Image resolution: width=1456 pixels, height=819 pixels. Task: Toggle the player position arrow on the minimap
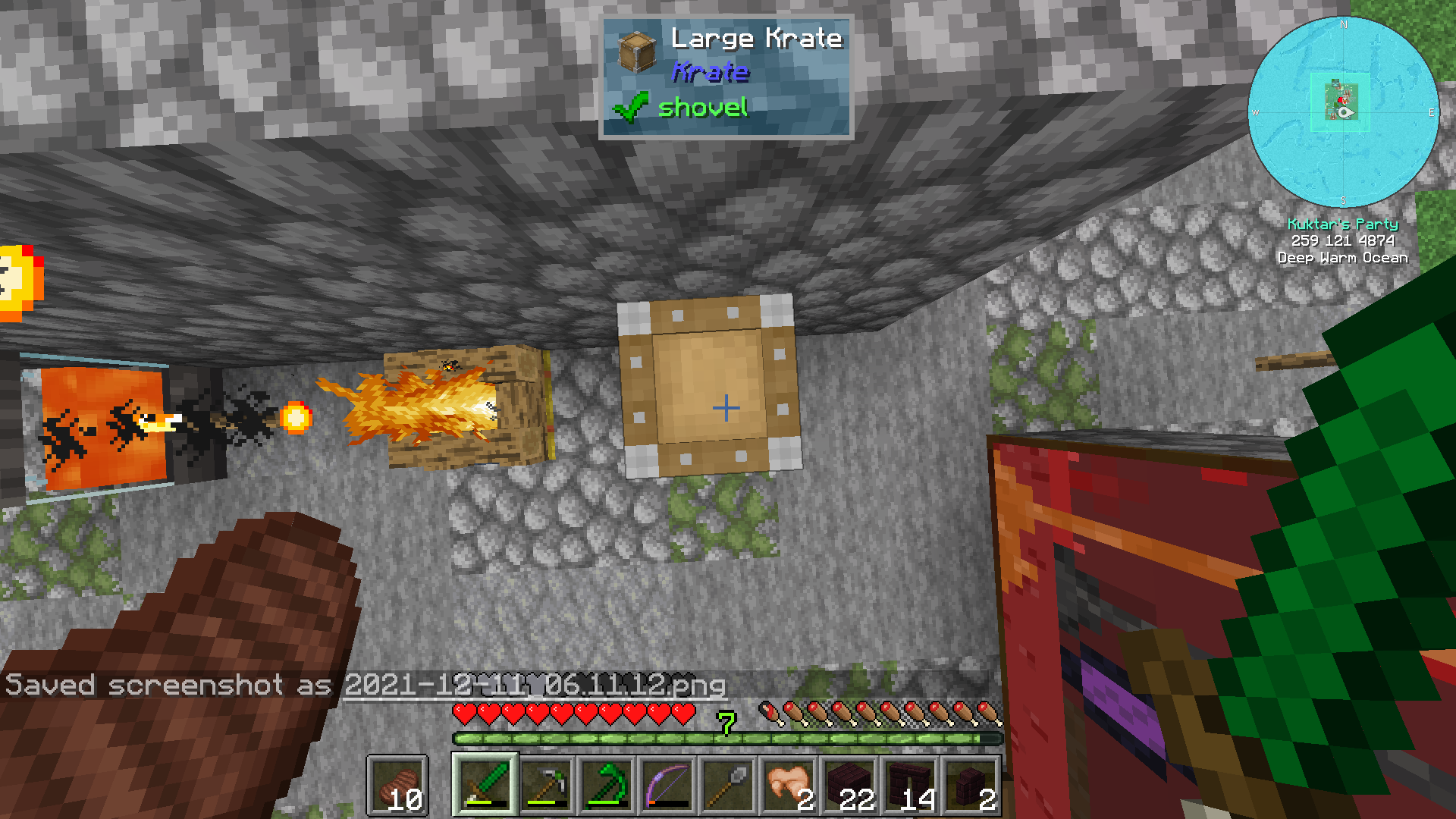click(x=1344, y=112)
